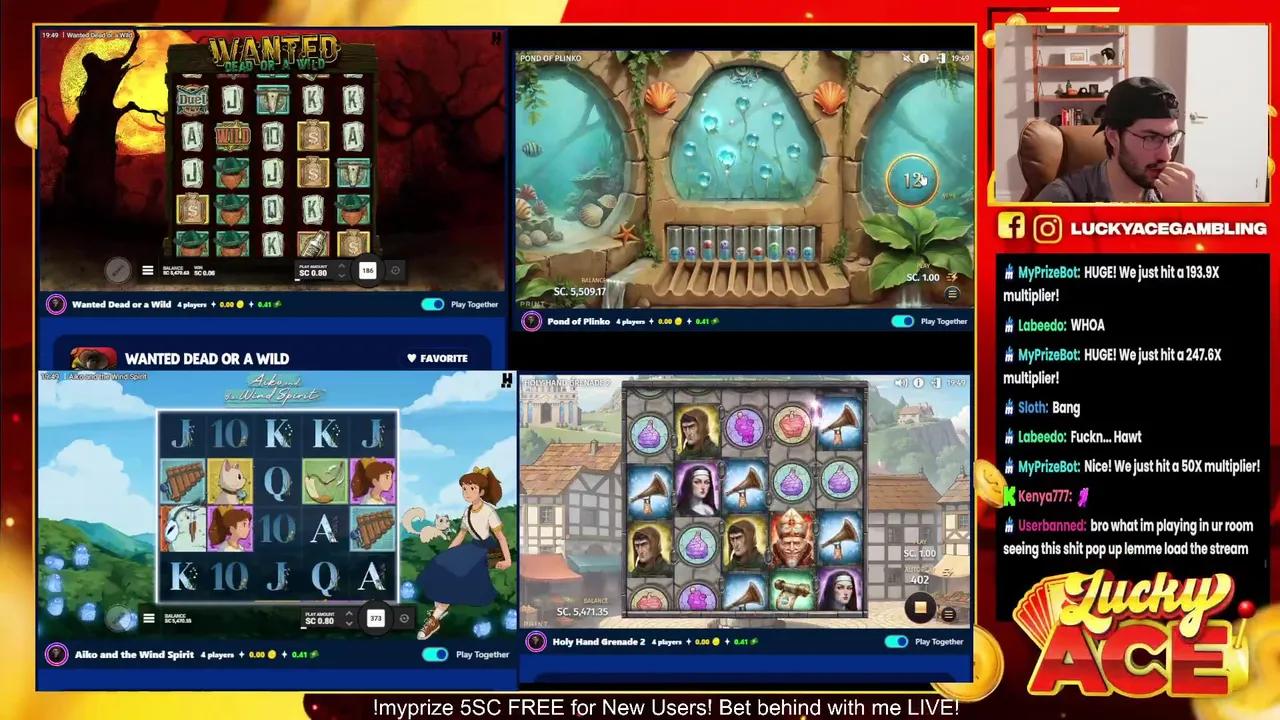Viewport: 1280px width, 720px height.
Task: Open the bottom-right menu in Pond of Plinko
Action: tap(950, 294)
